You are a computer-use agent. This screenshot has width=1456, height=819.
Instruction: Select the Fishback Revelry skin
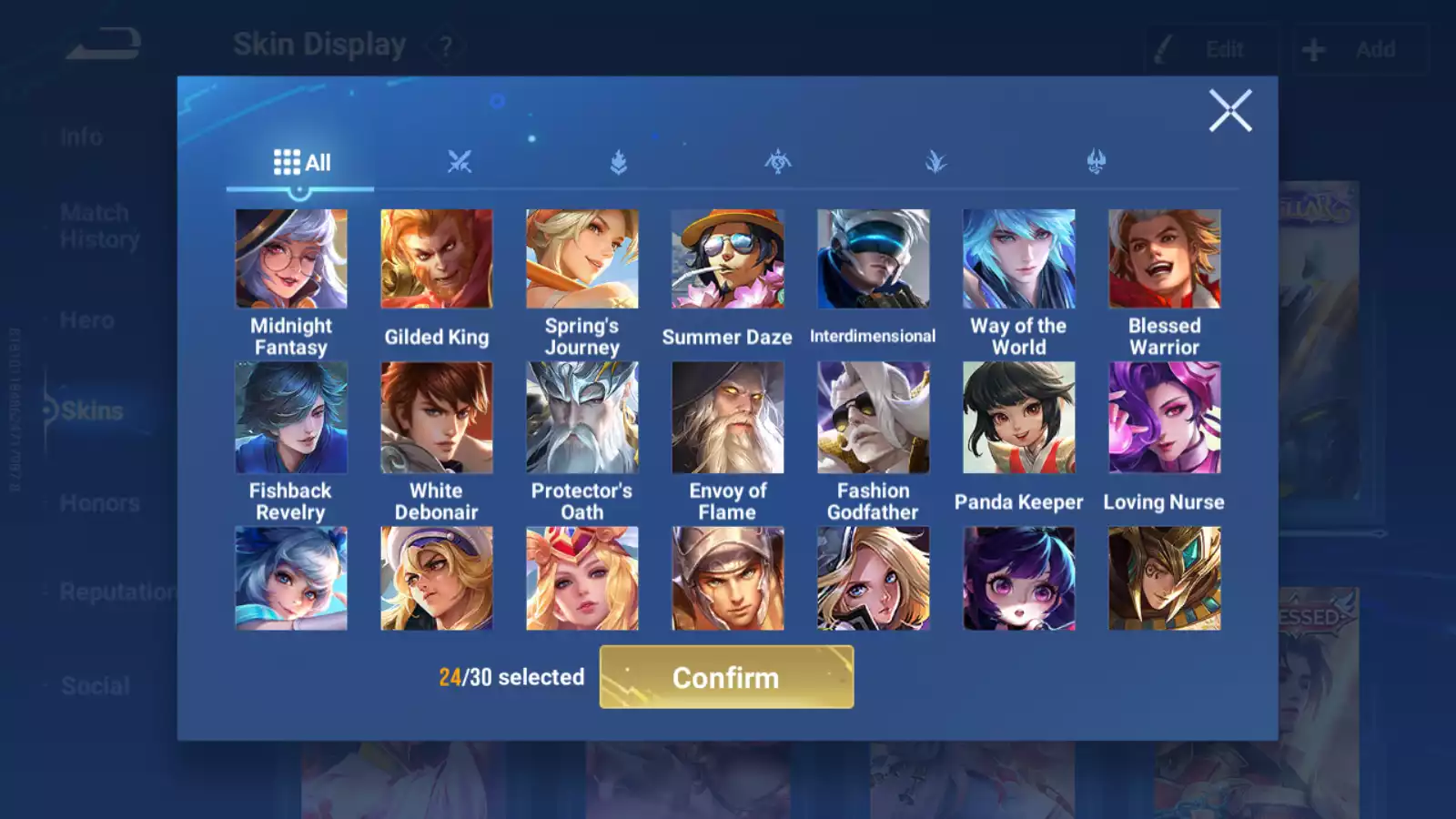(x=291, y=418)
